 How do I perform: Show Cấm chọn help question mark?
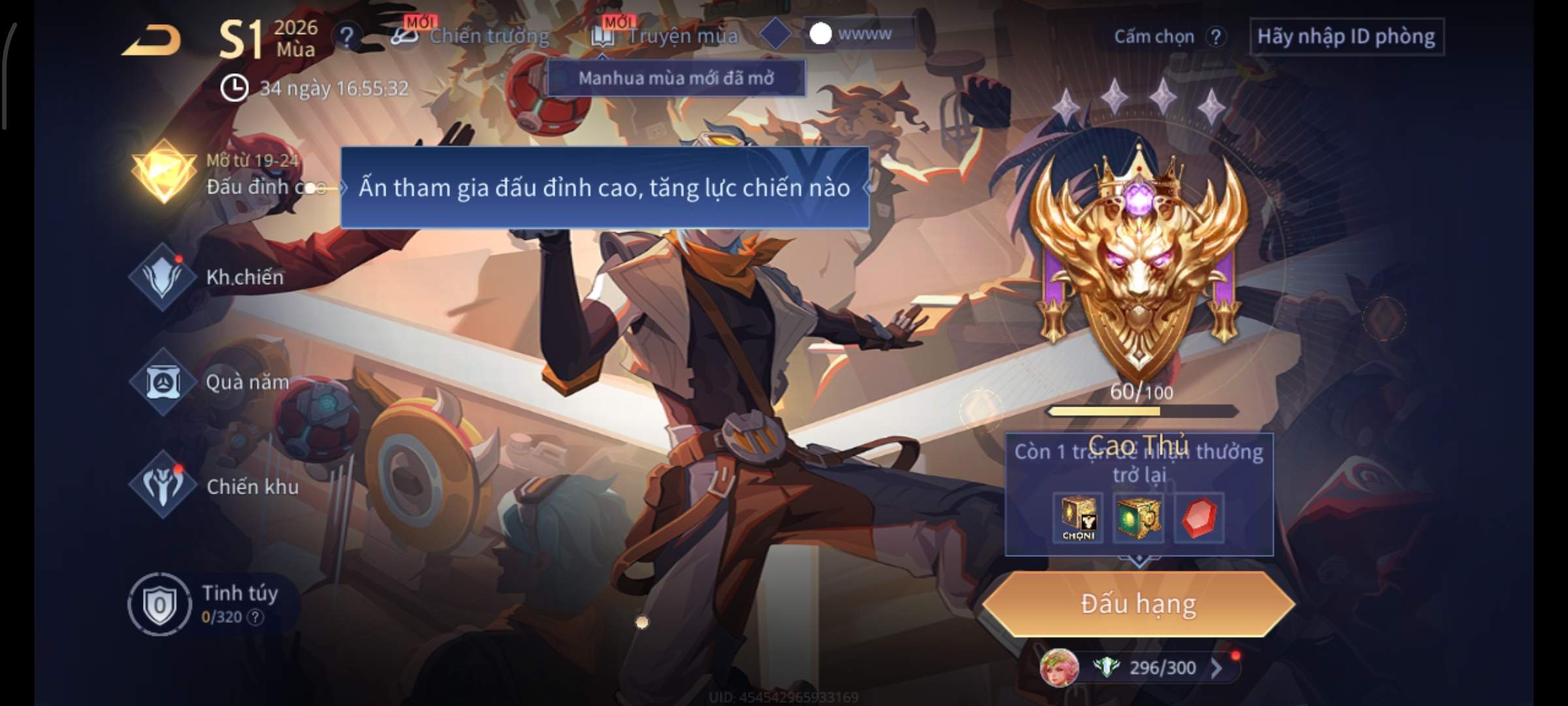point(1216,37)
